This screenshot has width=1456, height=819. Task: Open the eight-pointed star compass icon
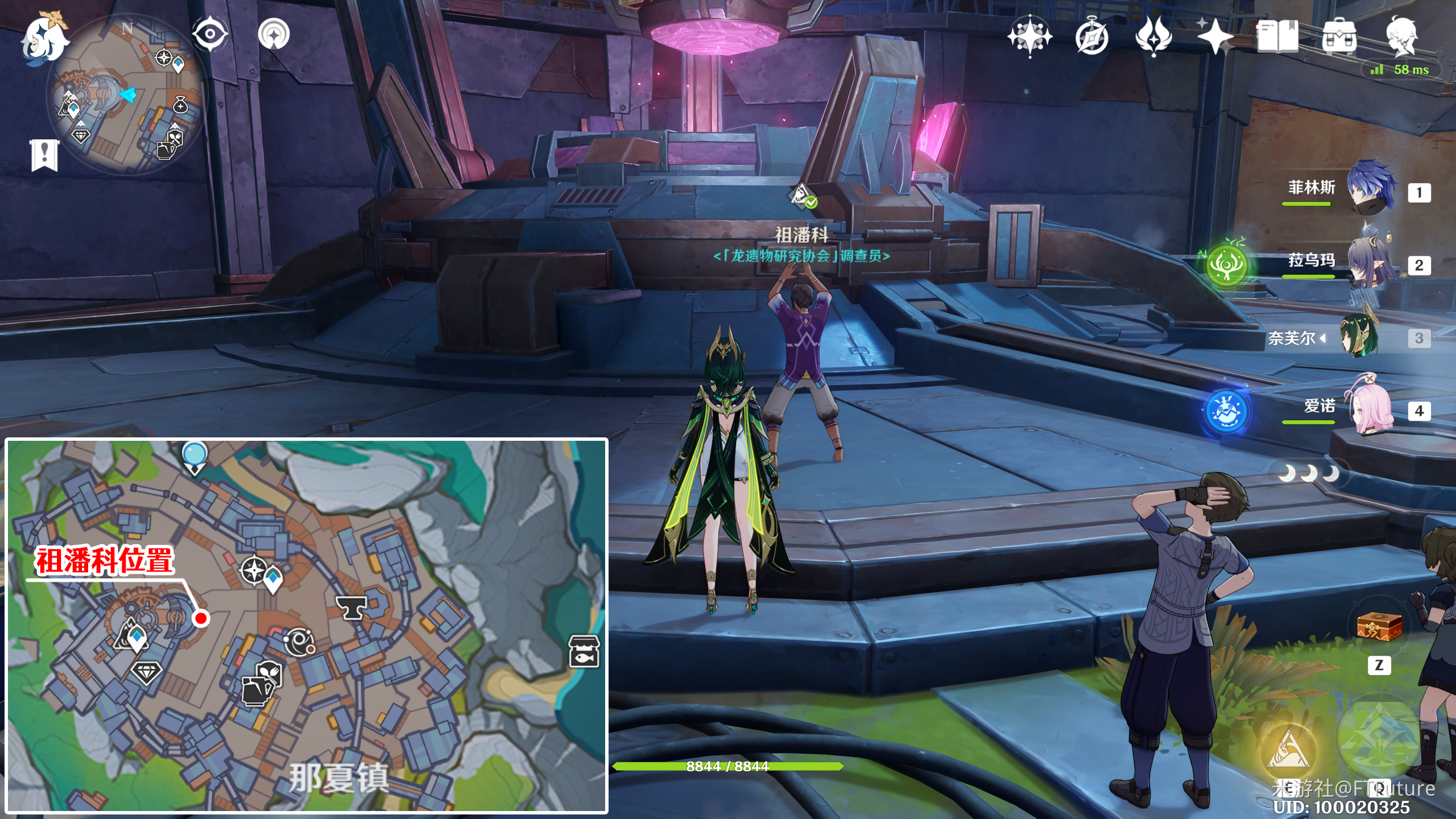(1029, 36)
